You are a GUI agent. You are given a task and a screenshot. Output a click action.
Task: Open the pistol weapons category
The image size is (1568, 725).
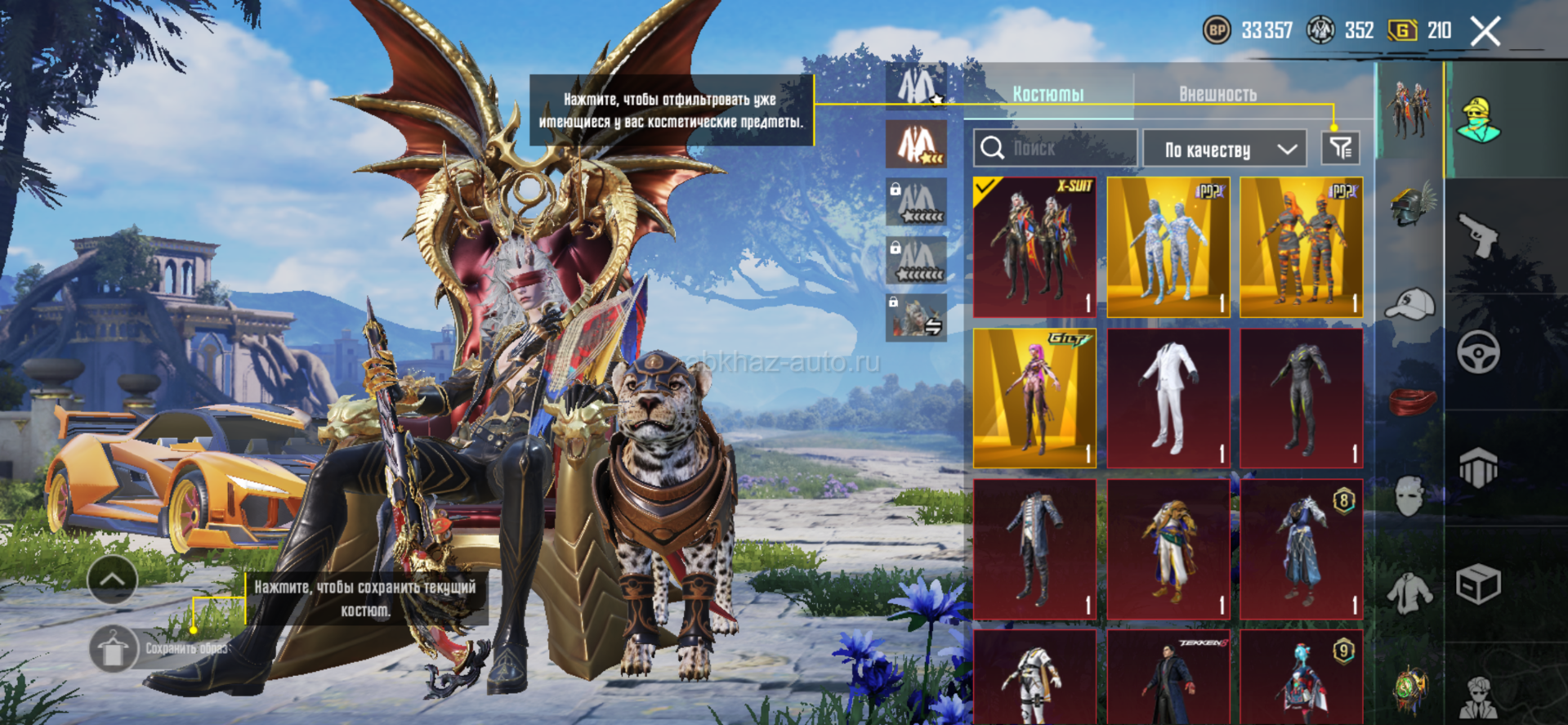1478,235
